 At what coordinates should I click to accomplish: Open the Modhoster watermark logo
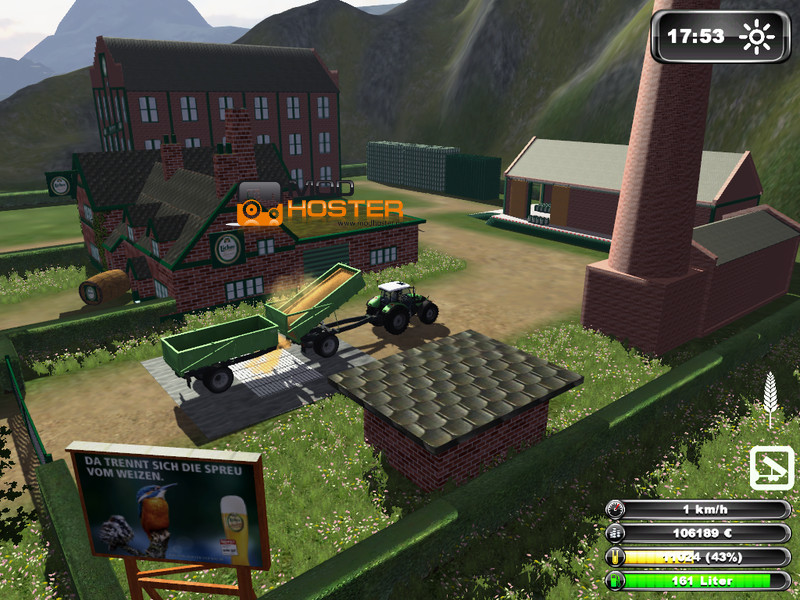click(320, 207)
